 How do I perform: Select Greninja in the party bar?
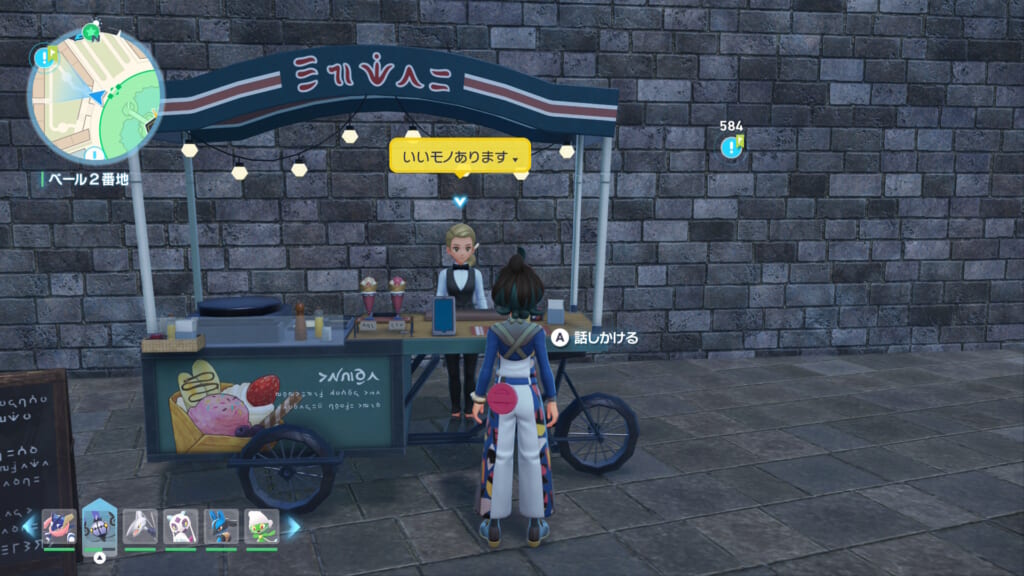(59, 526)
